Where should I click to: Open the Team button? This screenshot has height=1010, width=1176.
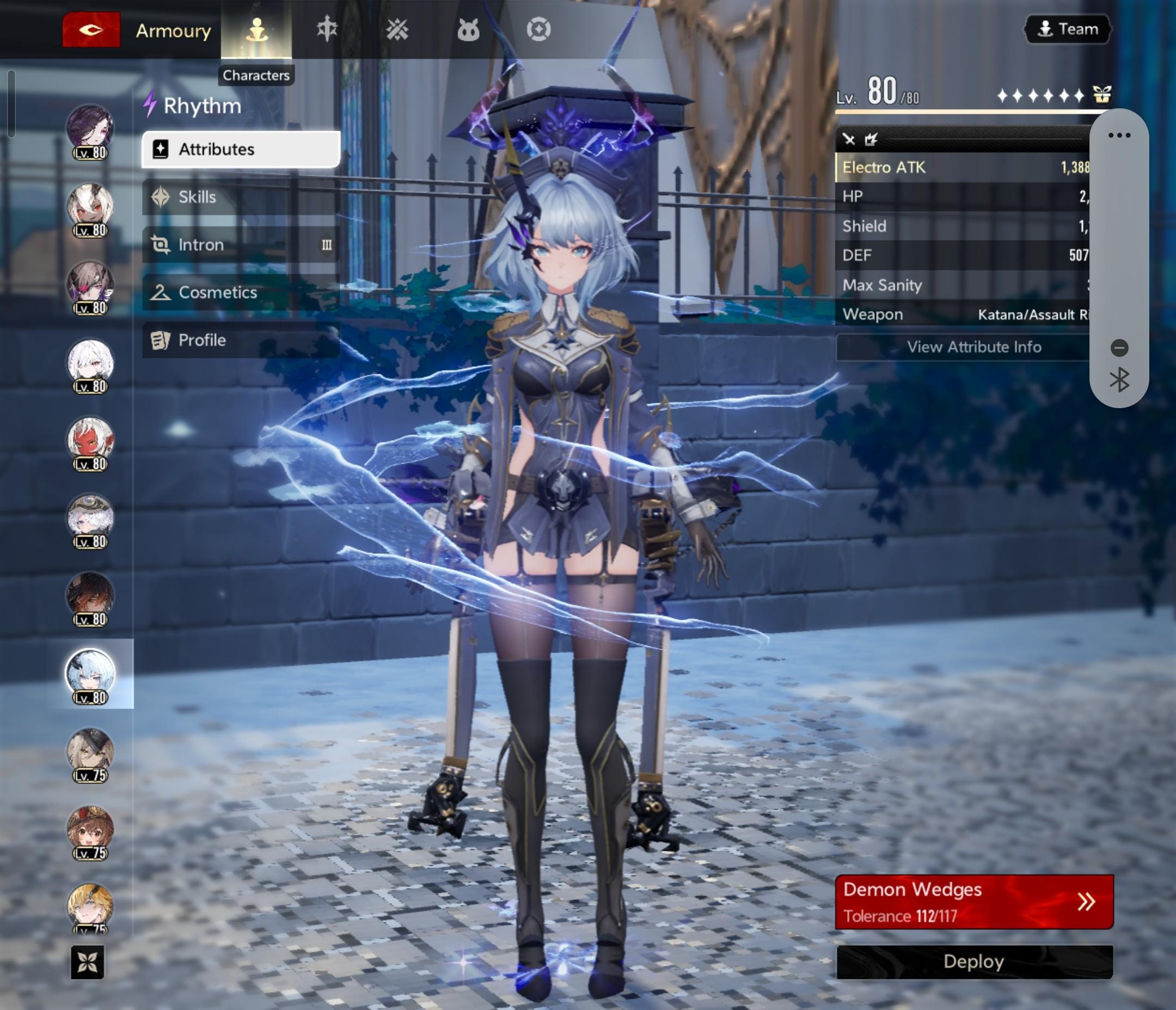[x=1068, y=29]
